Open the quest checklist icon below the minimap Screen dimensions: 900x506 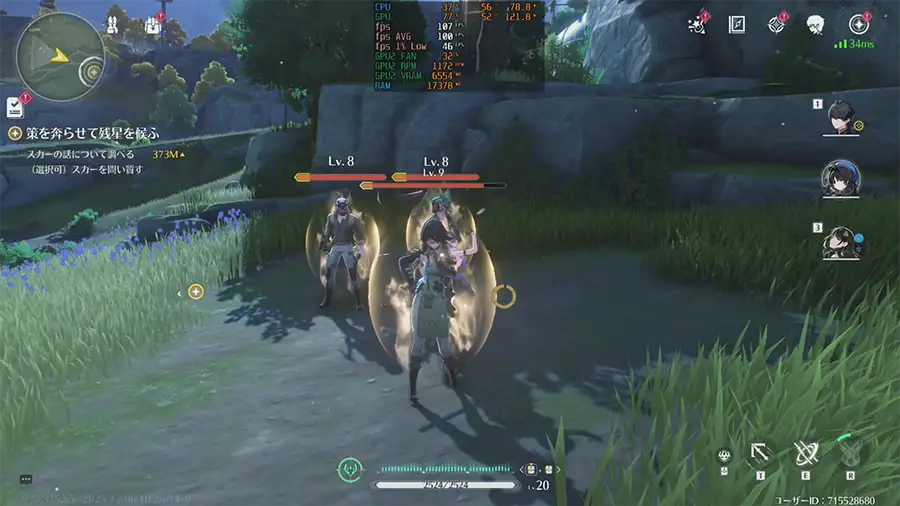point(15,106)
